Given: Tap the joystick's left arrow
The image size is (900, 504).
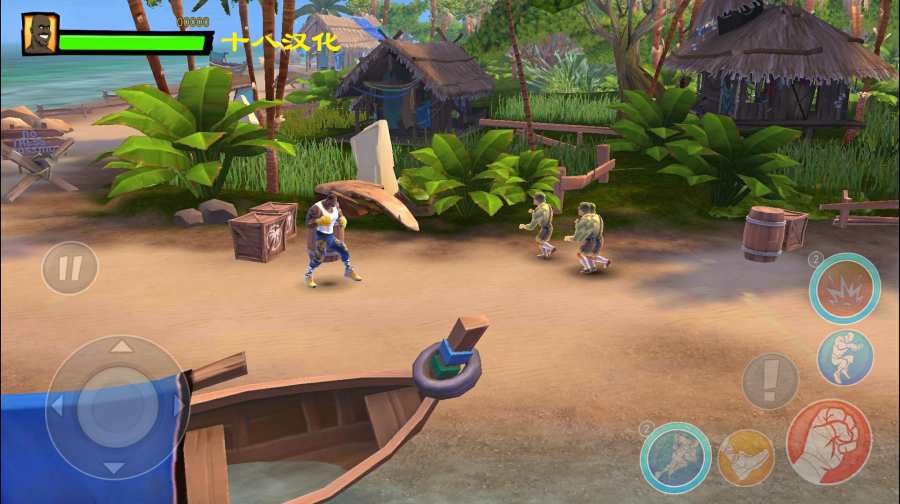Looking at the screenshot, I should 58,407.
